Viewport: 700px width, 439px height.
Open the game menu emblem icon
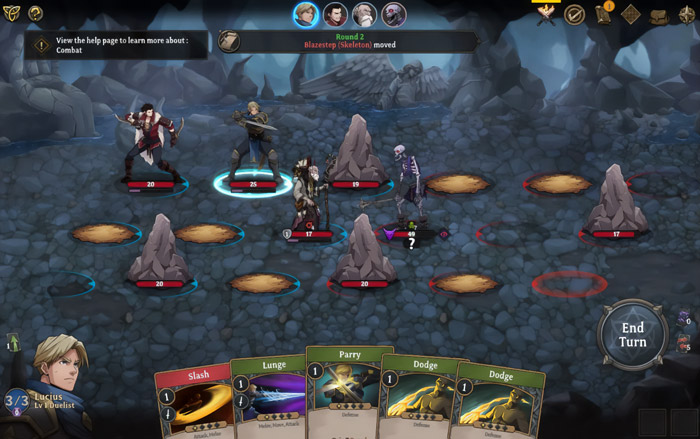[11, 13]
